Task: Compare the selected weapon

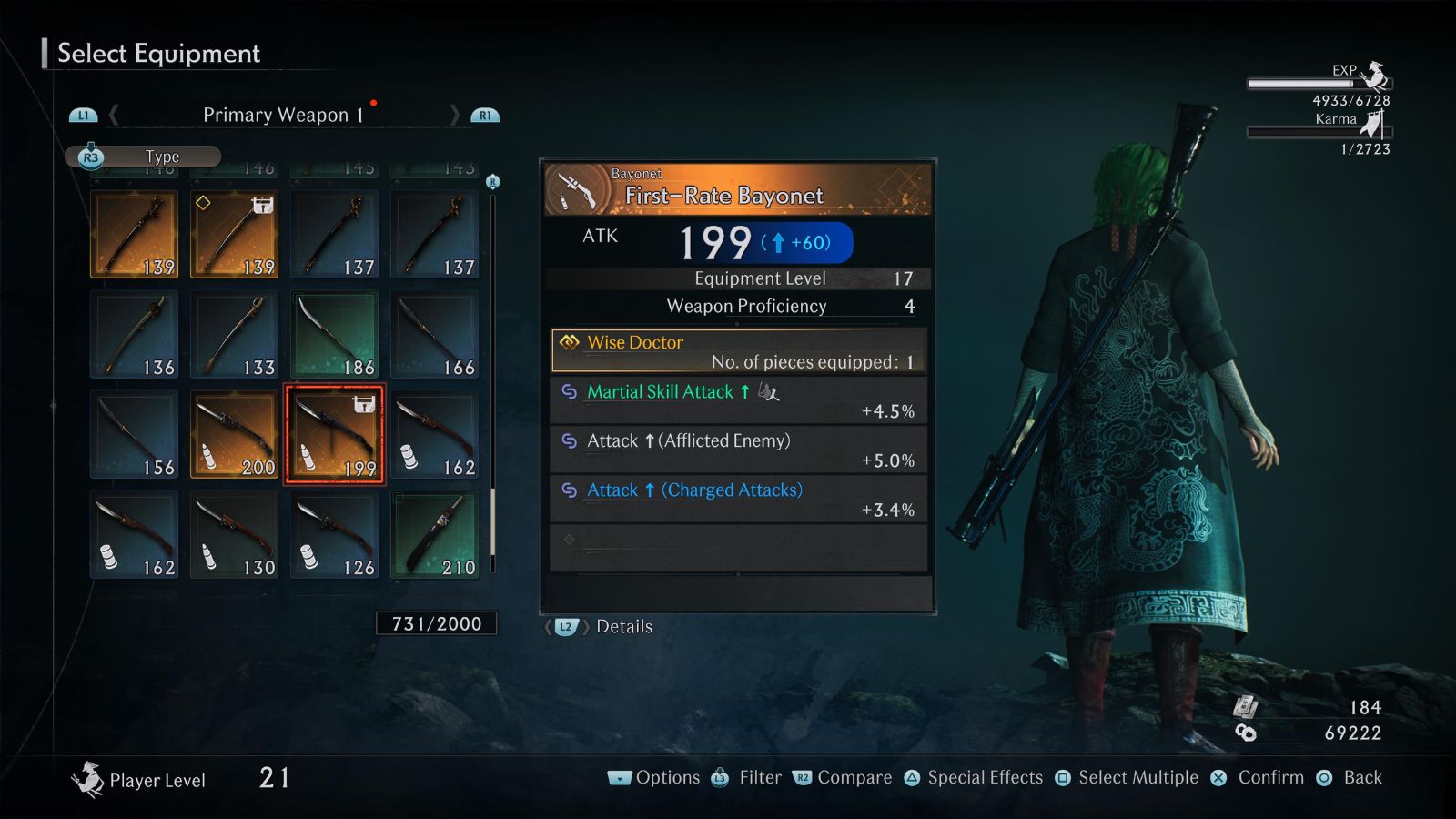Action: coord(843,778)
